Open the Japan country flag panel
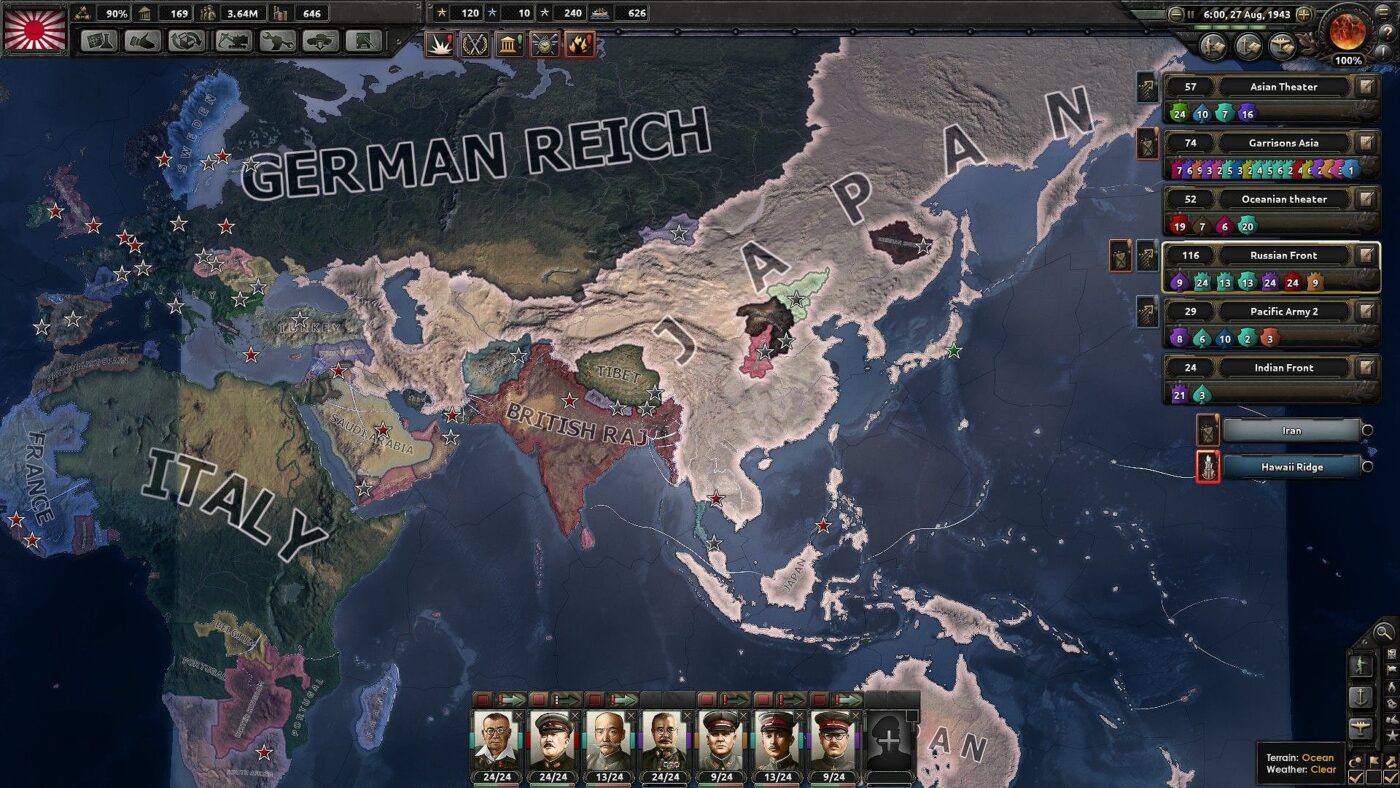 click(35, 29)
